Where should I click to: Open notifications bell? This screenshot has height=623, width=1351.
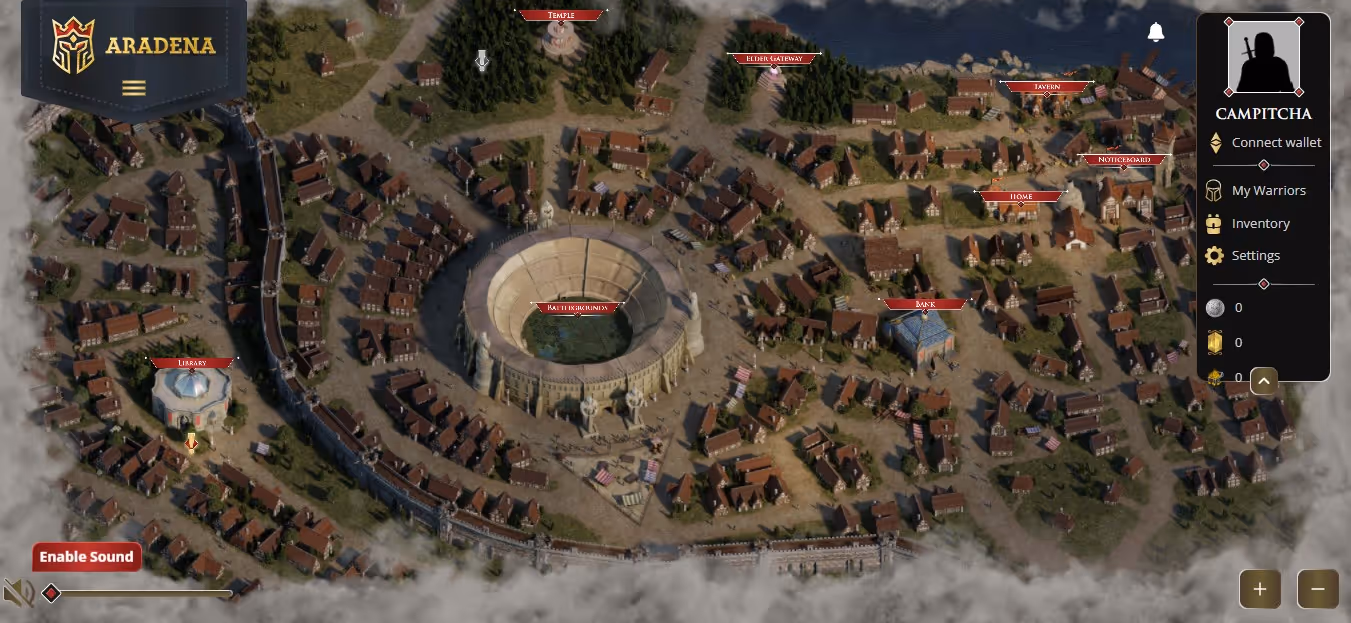(1156, 32)
